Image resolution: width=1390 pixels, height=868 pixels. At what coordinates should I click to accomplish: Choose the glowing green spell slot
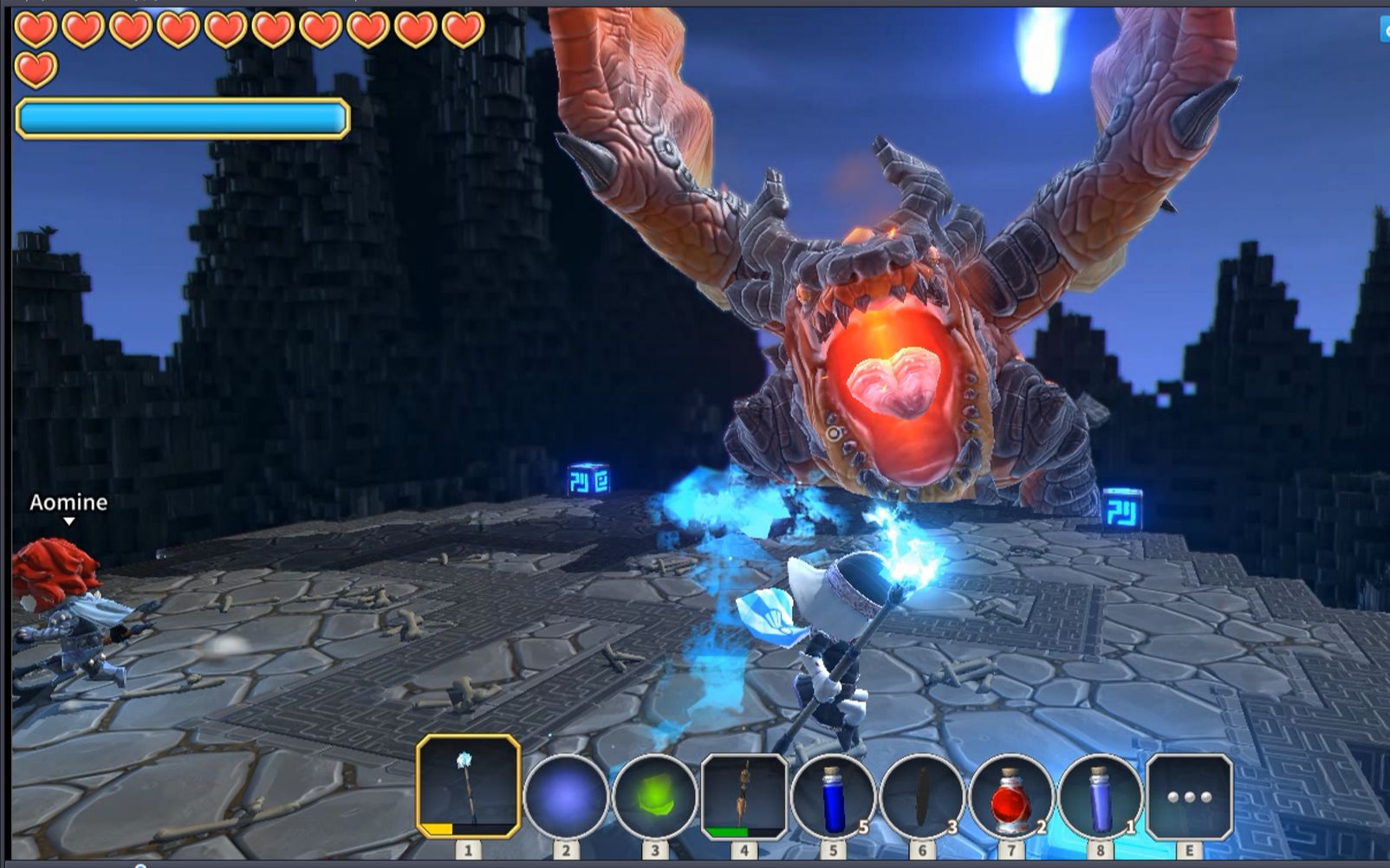(x=655, y=796)
